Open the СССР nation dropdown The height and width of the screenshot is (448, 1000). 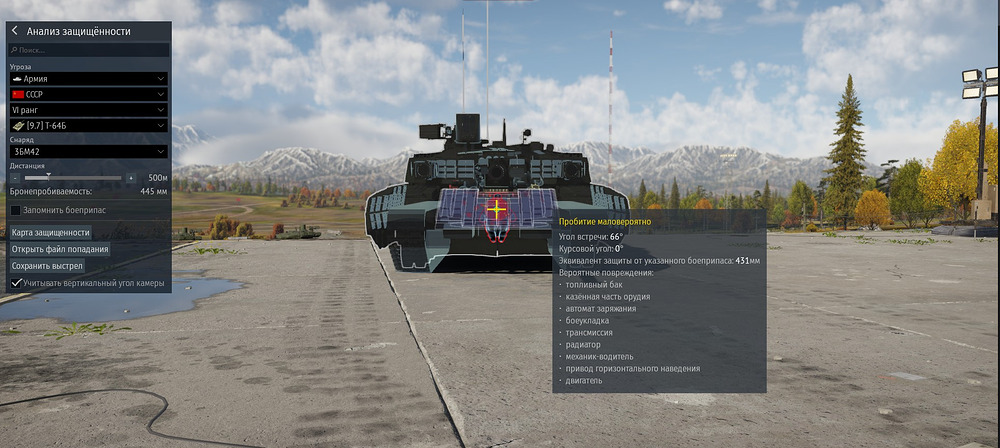tap(88, 93)
